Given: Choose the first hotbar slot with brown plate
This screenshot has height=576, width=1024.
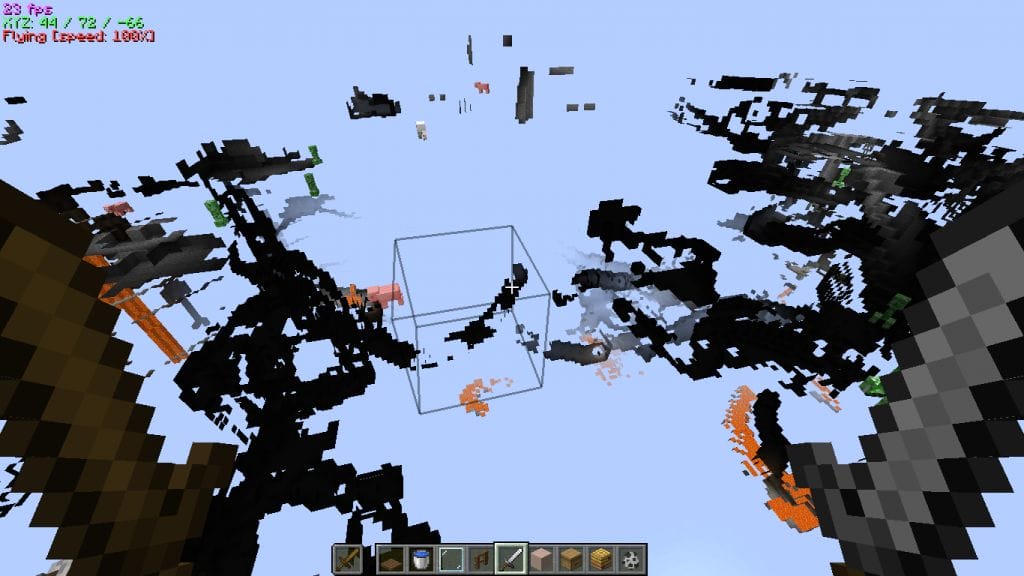Looking at the screenshot, I should pyautogui.click(x=391, y=558).
